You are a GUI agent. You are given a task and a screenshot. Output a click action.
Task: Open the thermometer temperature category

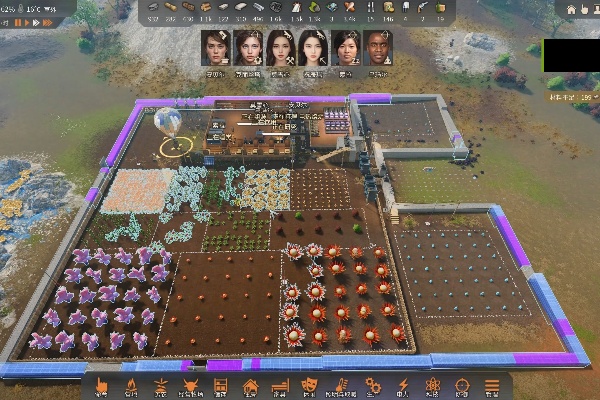point(341,385)
